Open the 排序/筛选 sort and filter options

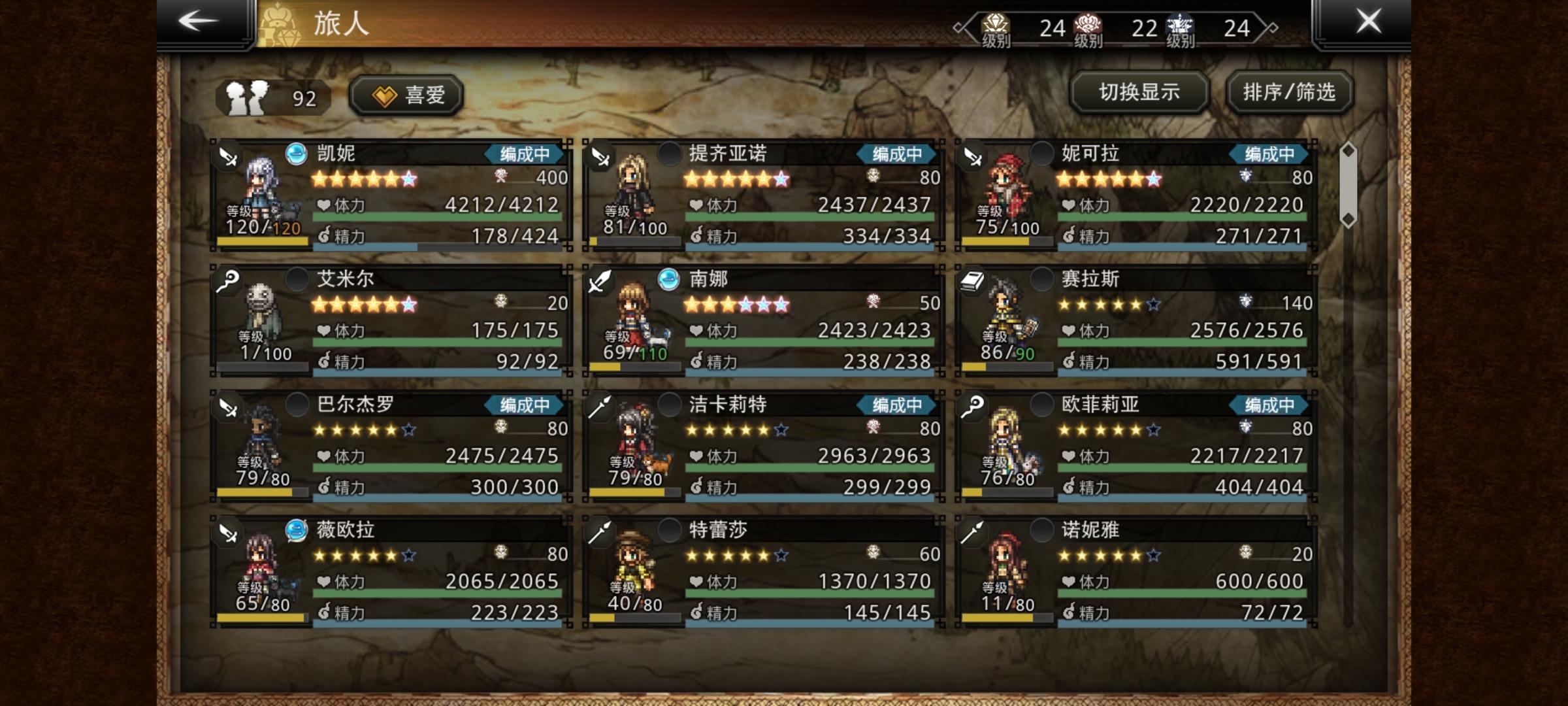pos(1288,93)
